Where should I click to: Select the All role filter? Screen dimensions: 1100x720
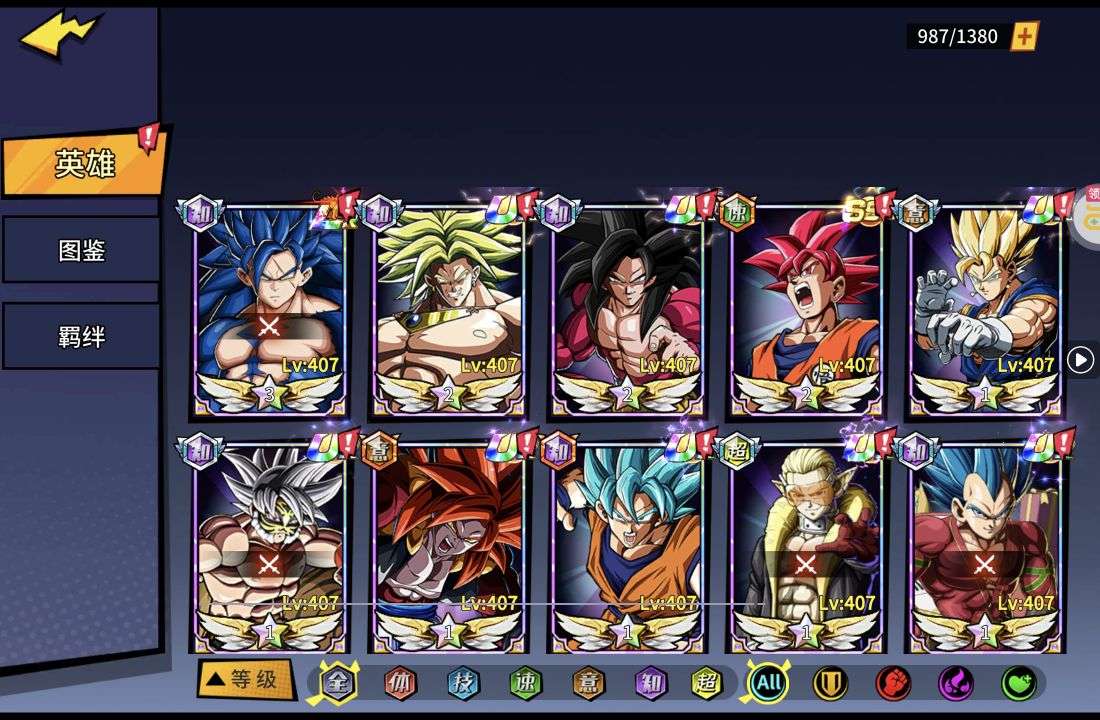[768, 683]
